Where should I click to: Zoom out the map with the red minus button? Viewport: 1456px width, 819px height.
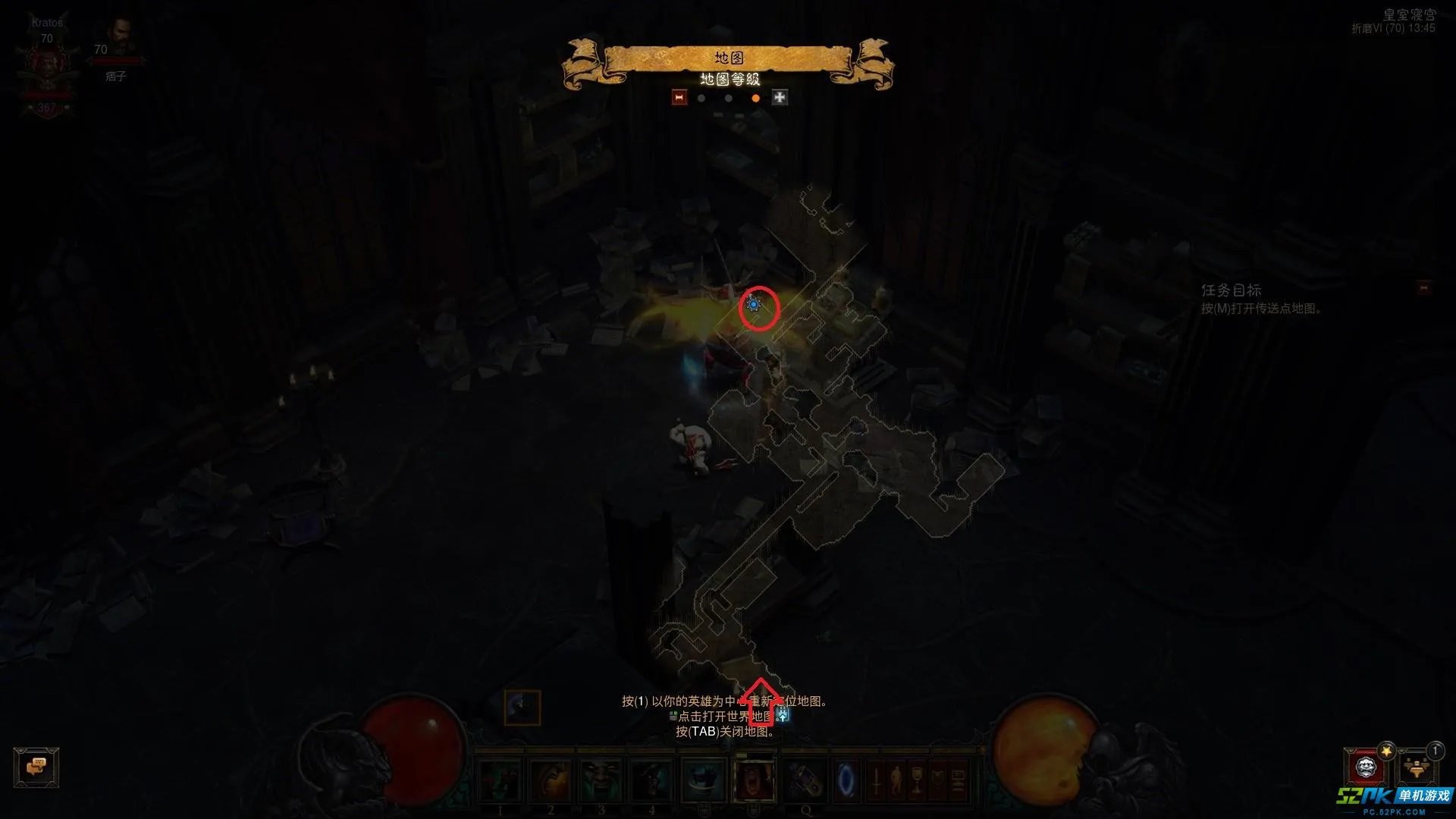679,97
